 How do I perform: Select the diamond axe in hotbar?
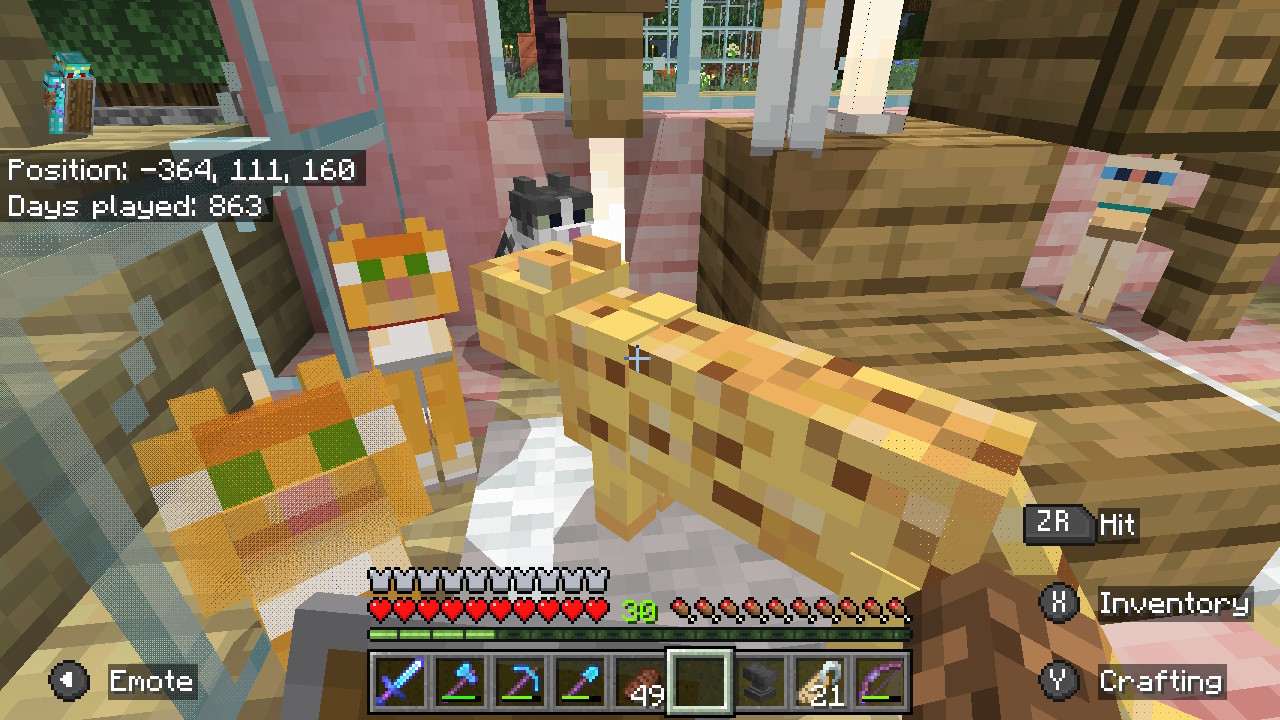tap(459, 682)
